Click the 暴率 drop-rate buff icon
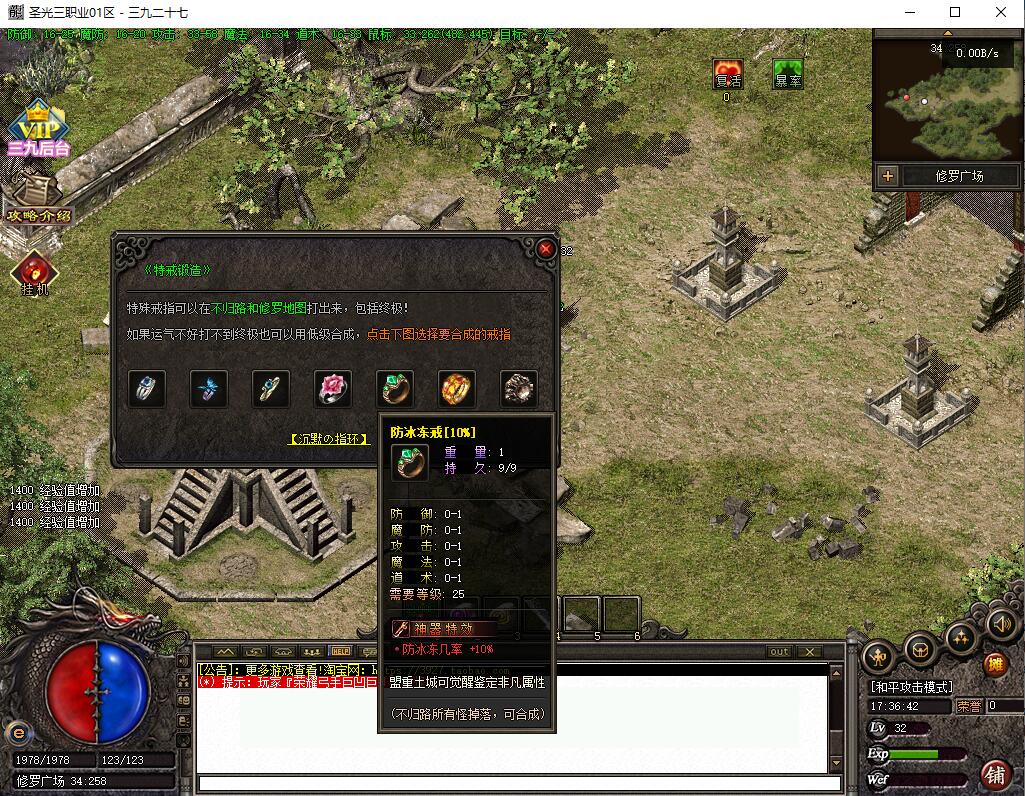Screen dimensions: 1025x796 pos(788,75)
